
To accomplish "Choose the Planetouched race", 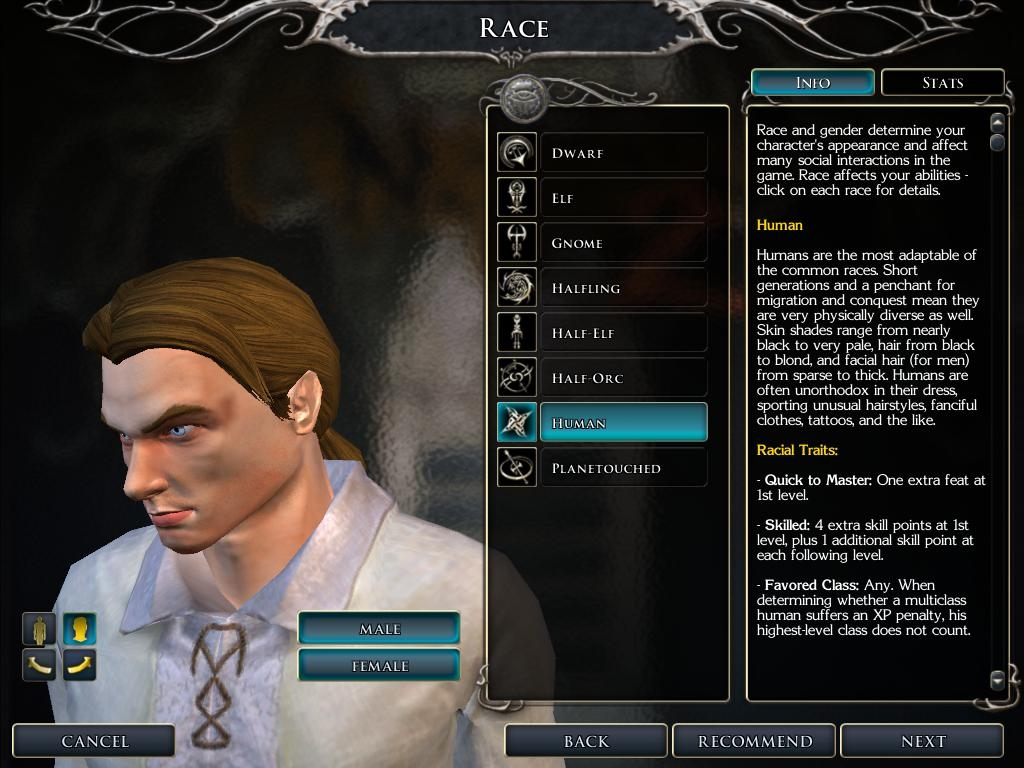I will (622, 468).
